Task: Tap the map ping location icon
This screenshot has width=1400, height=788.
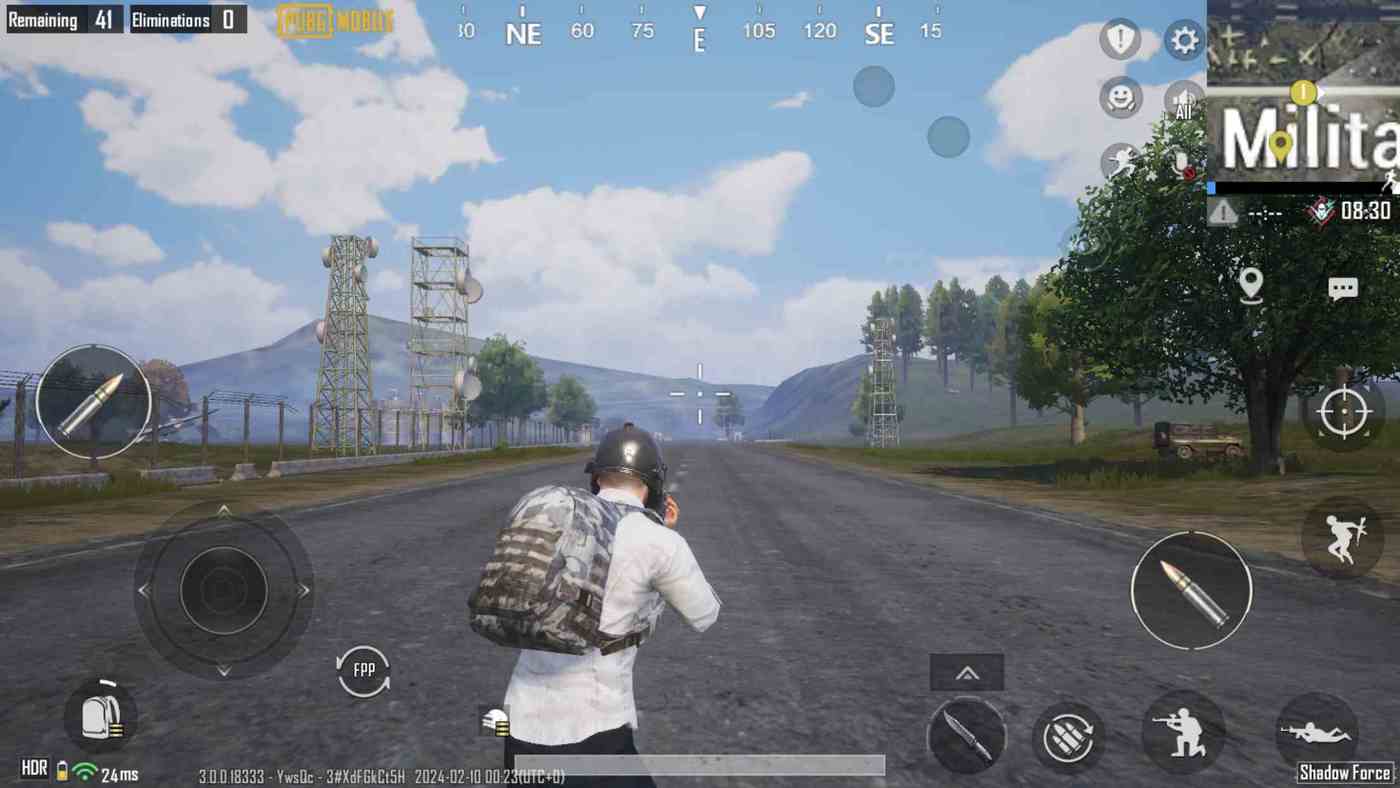Action: [1254, 286]
